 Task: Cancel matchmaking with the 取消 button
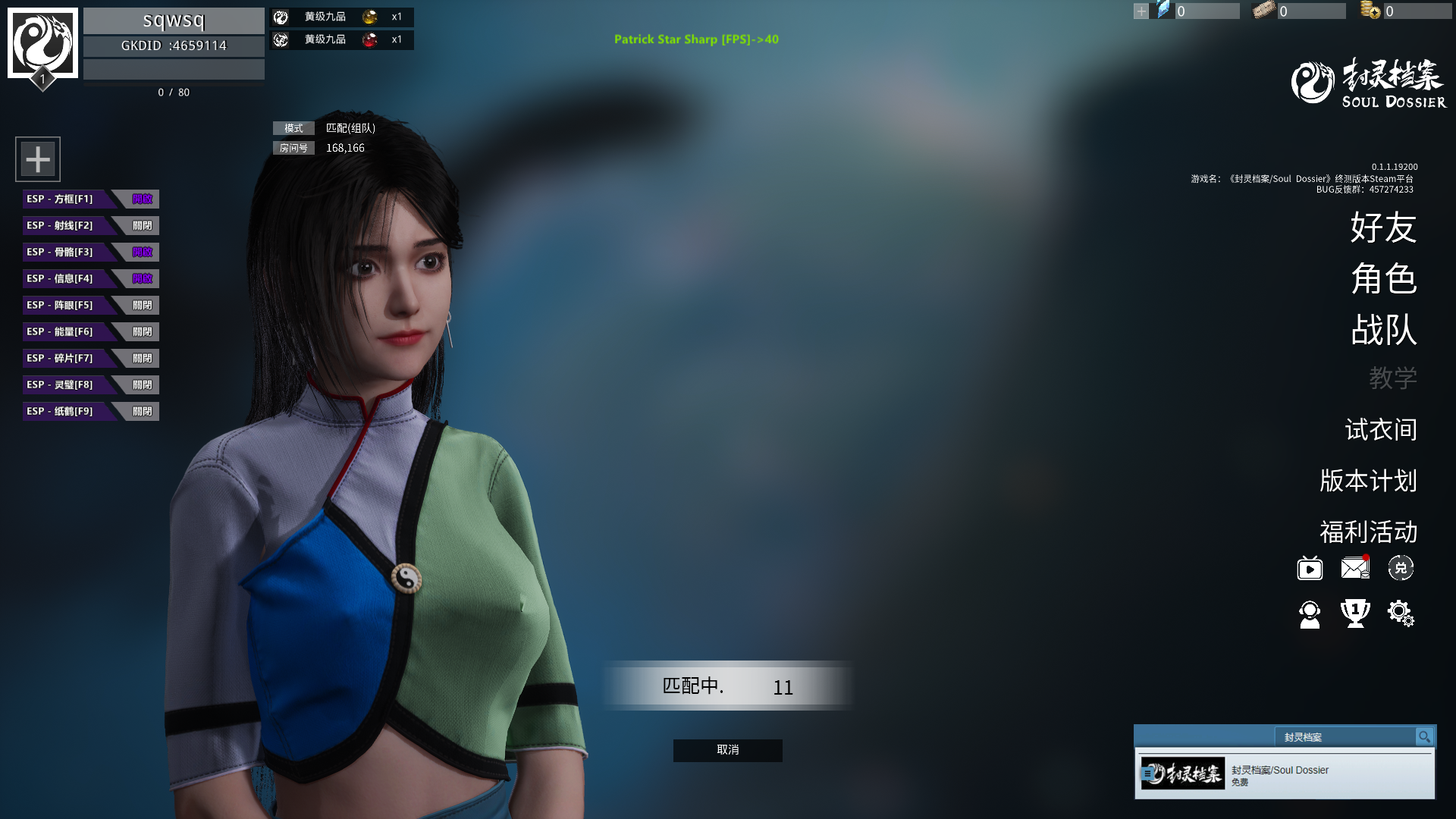(x=727, y=750)
